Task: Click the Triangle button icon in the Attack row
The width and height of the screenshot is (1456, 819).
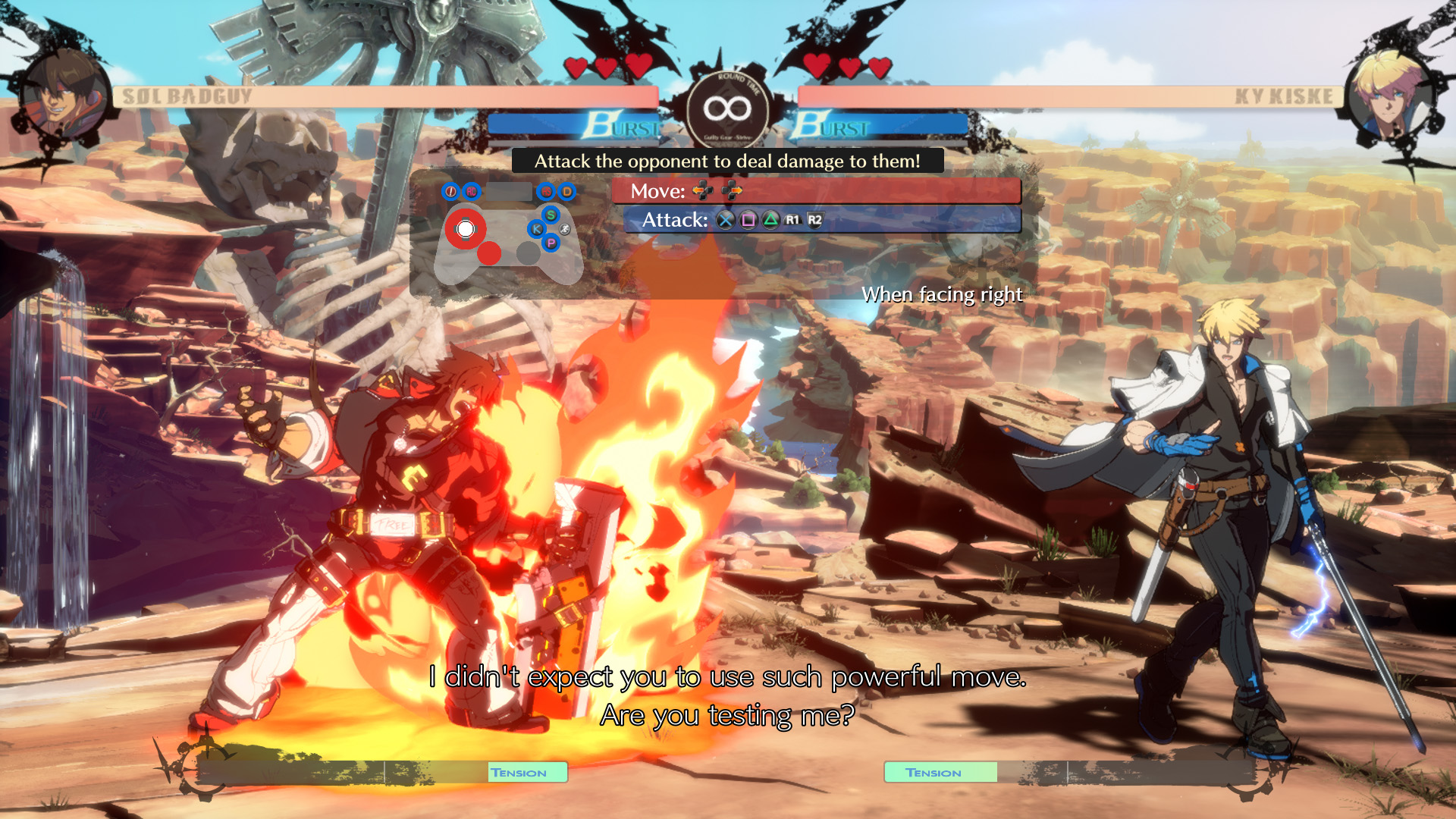Action: coord(770,221)
